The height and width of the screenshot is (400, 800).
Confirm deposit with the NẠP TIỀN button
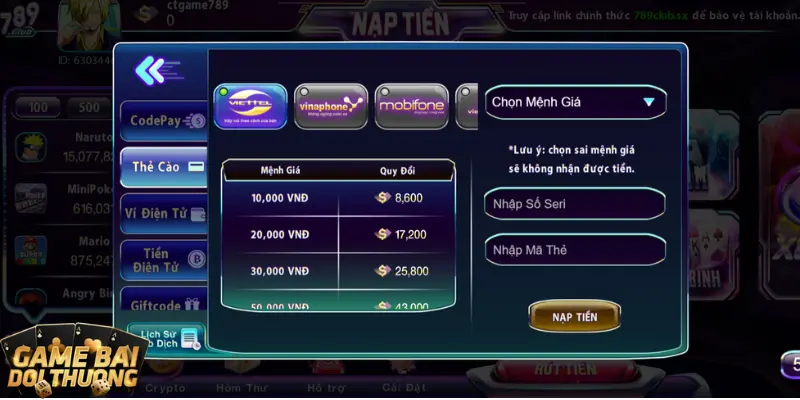click(x=575, y=316)
